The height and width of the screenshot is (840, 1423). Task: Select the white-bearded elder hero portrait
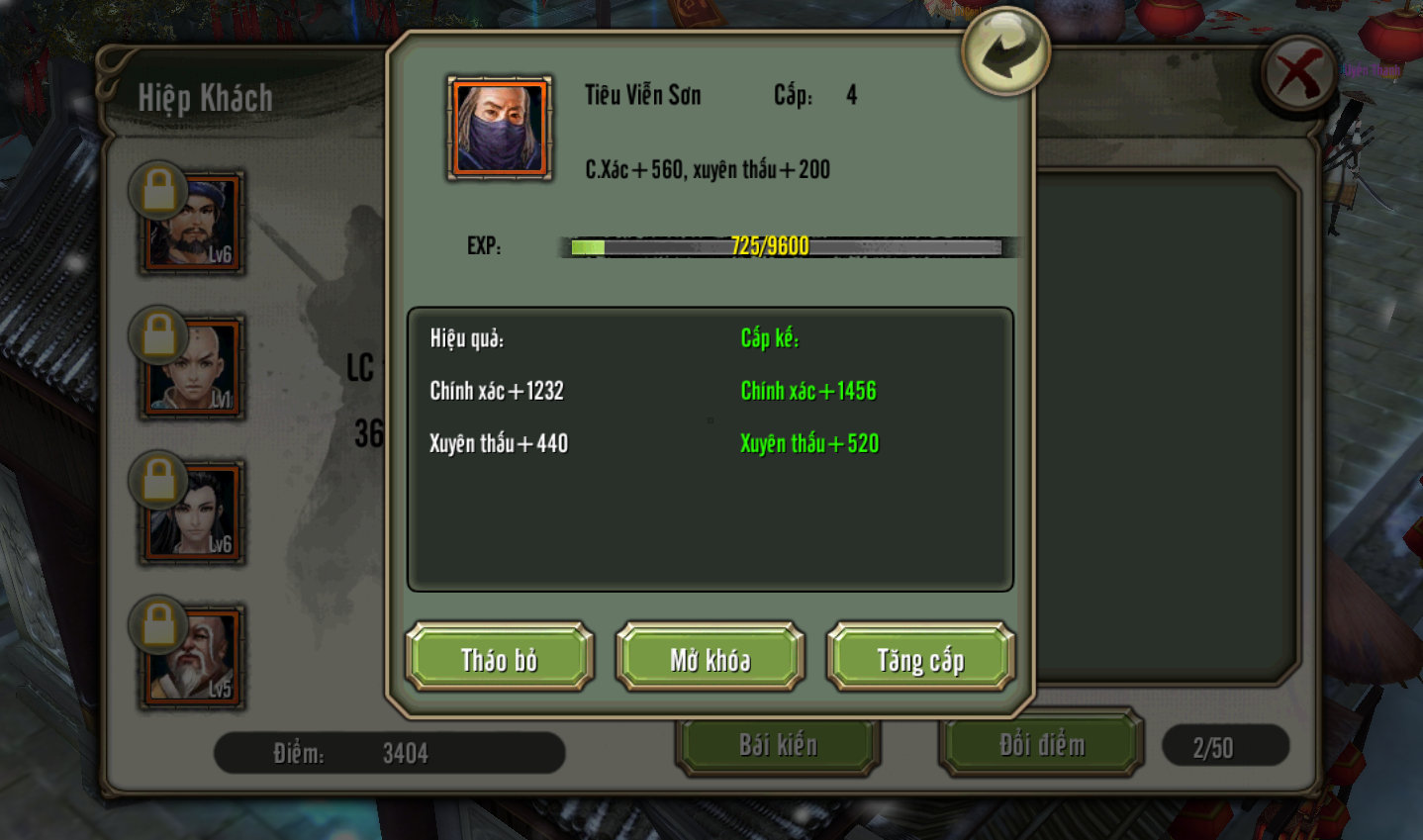point(194,658)
